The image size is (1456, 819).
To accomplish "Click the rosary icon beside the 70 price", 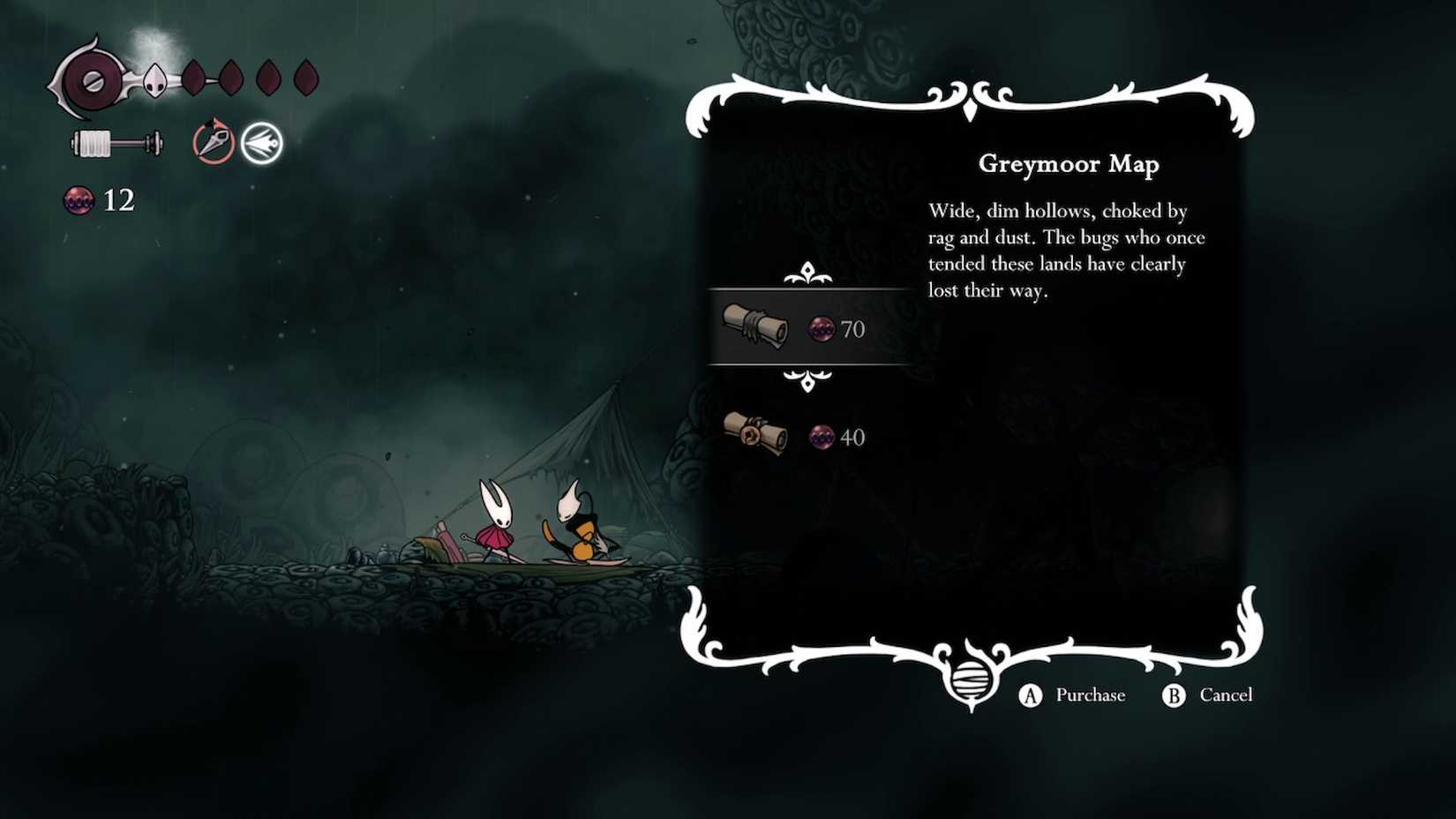I will pyautogui.click(x=821, y=329).
